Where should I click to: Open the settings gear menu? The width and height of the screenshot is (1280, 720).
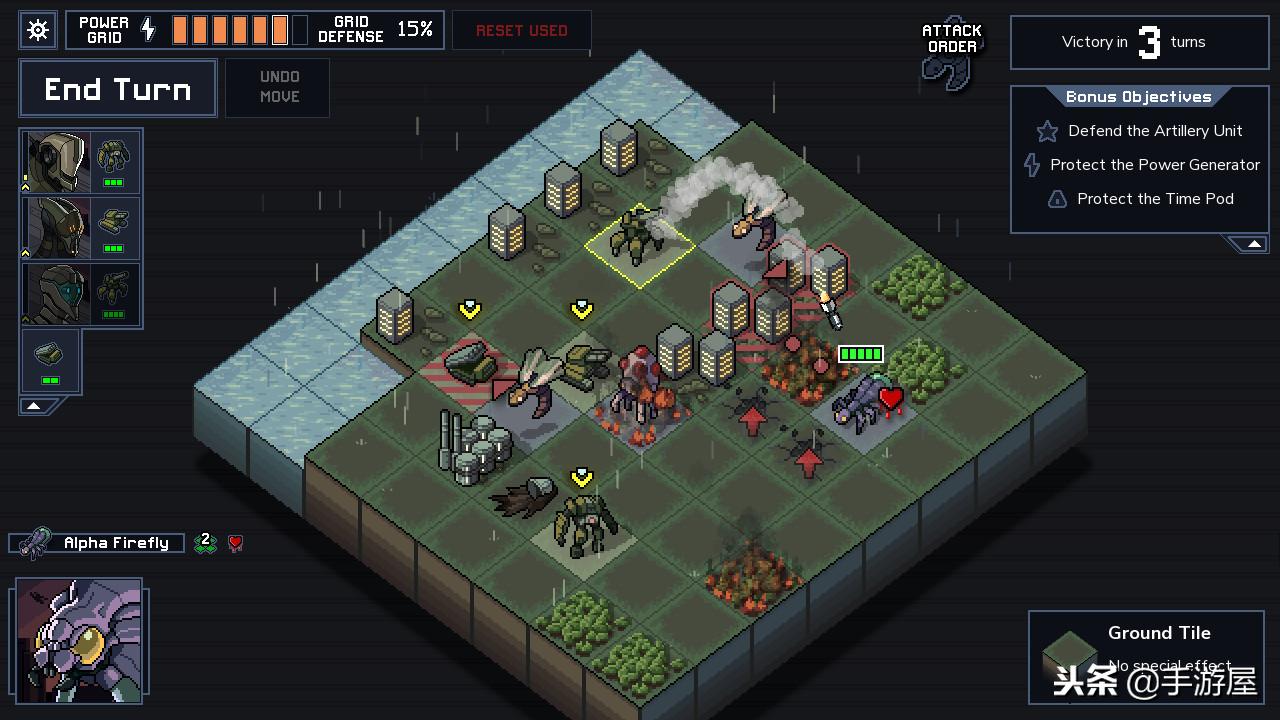click(37, 29)
